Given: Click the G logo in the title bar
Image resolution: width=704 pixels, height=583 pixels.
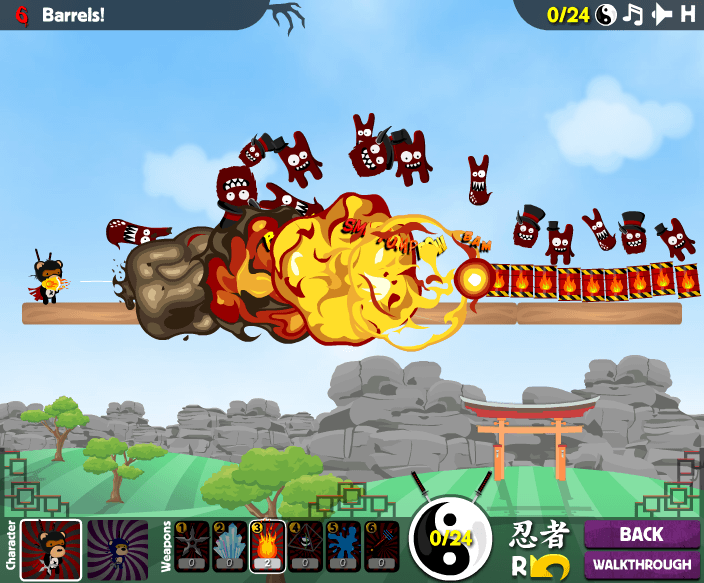Looking at the screenshot, I should pos(22,15).
